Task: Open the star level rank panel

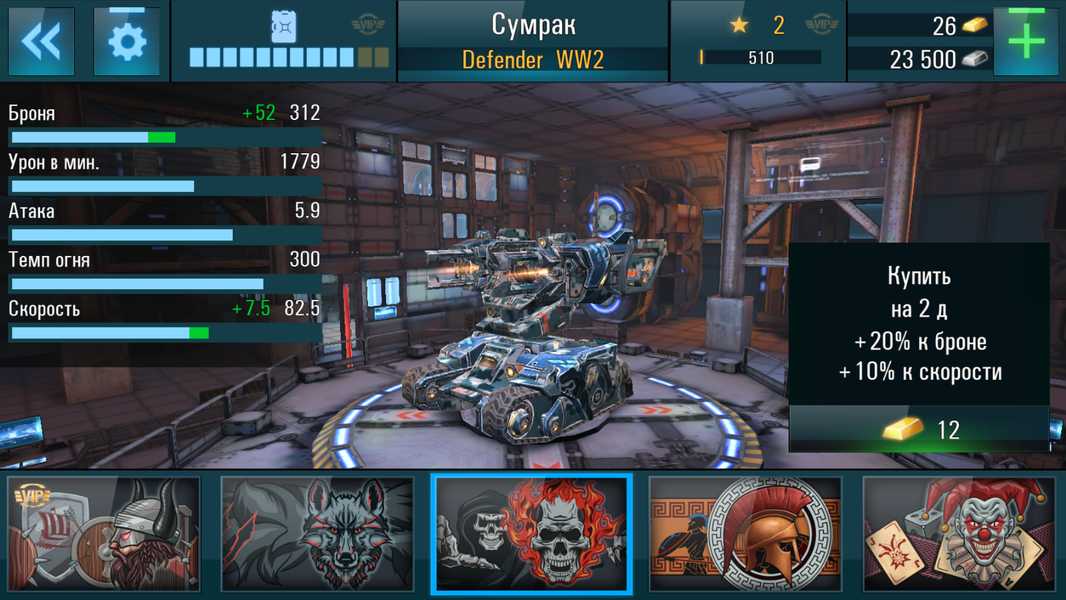Action: (757, 41)
